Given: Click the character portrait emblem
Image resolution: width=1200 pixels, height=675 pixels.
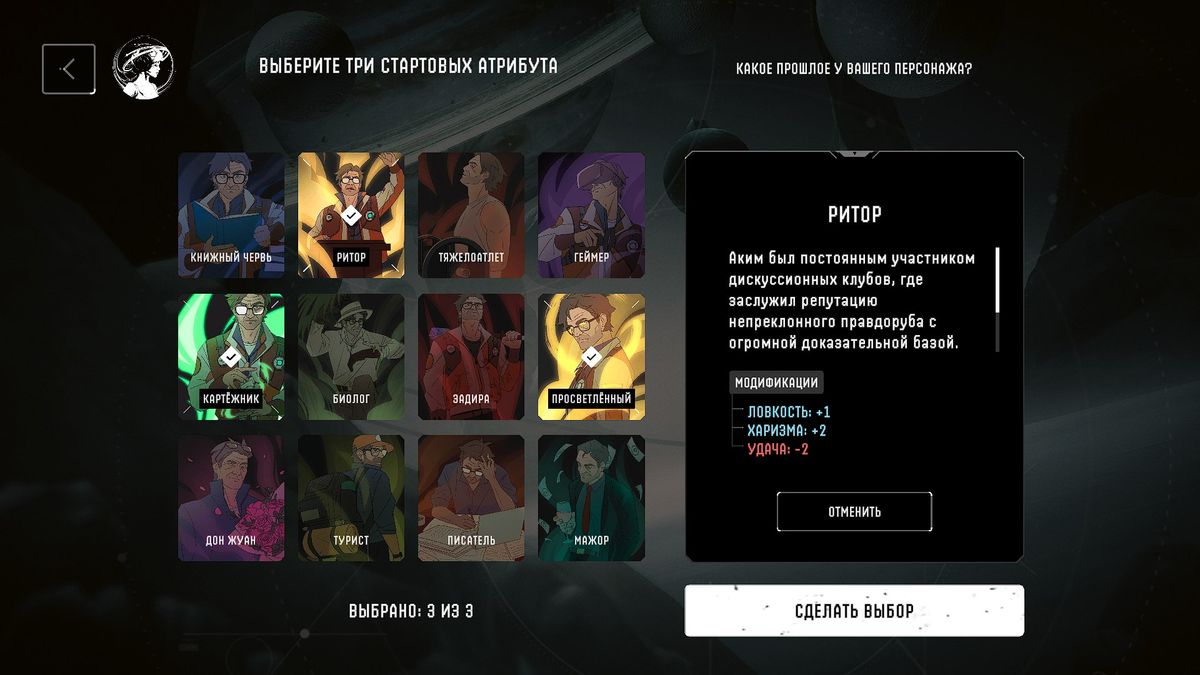Looking at the screenshot, I should point(143,69).
